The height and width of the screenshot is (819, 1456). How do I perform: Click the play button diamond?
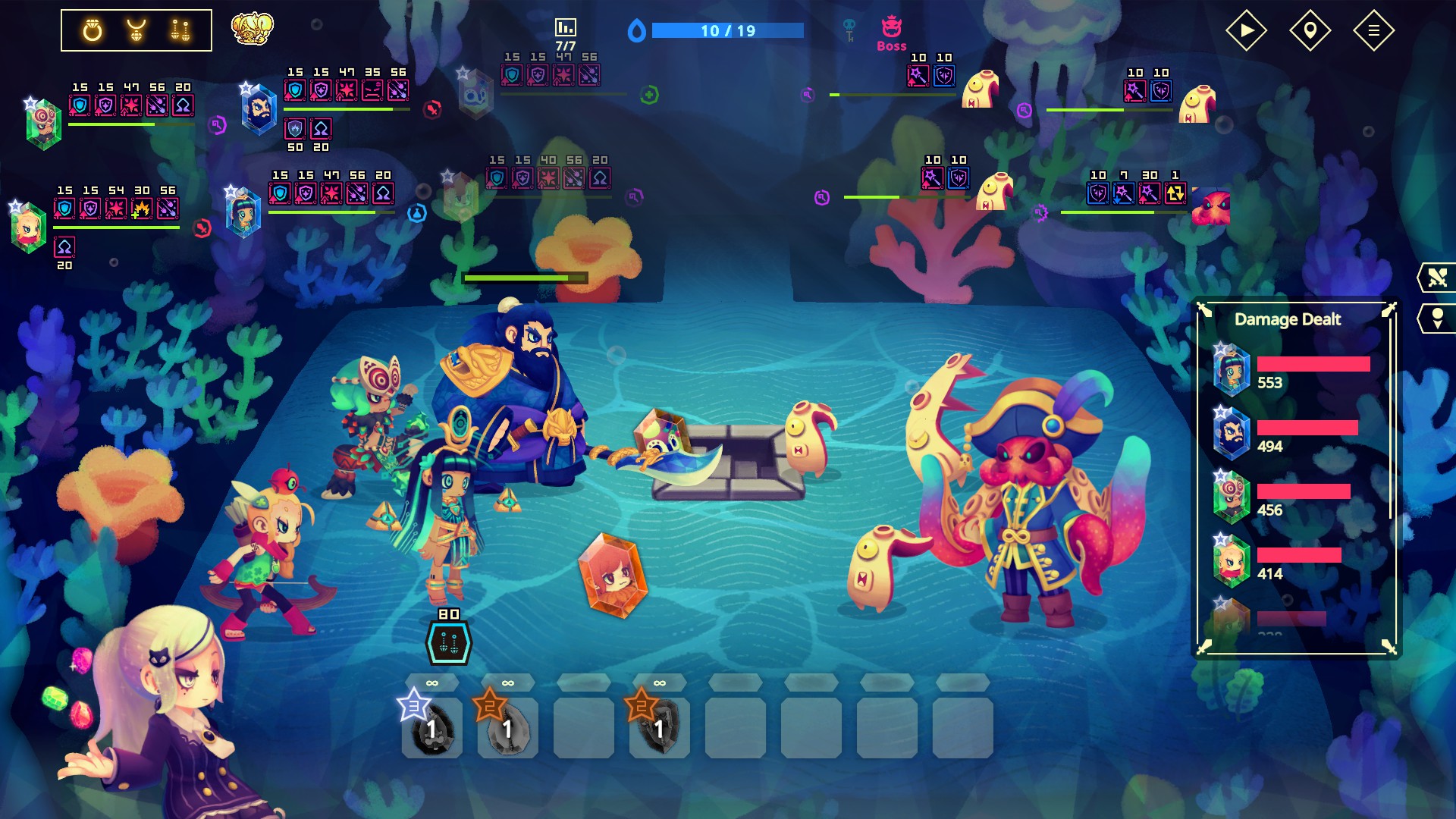[x=1246, y=30]
